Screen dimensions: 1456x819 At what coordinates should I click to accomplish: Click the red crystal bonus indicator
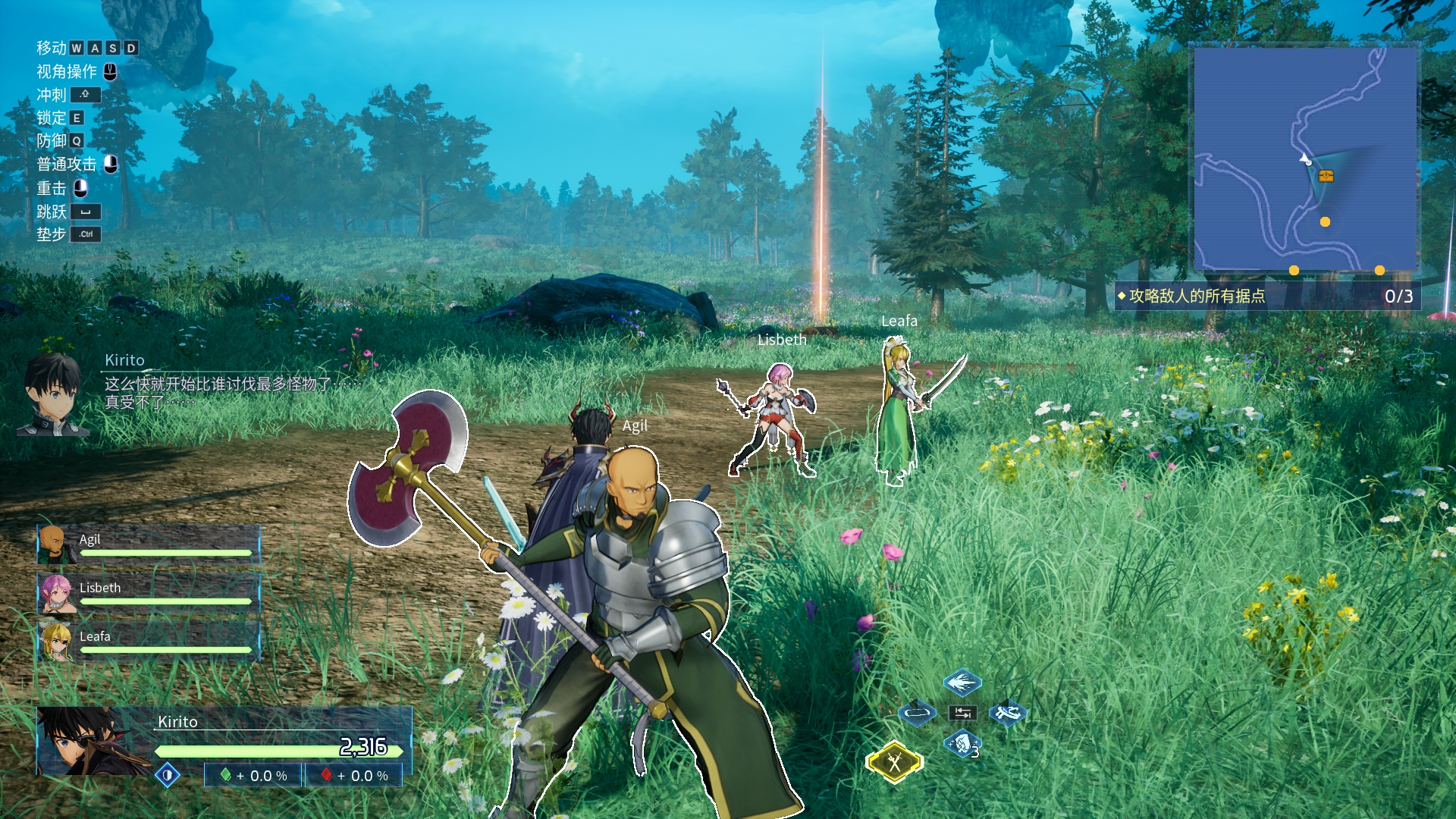pos(354,775)
